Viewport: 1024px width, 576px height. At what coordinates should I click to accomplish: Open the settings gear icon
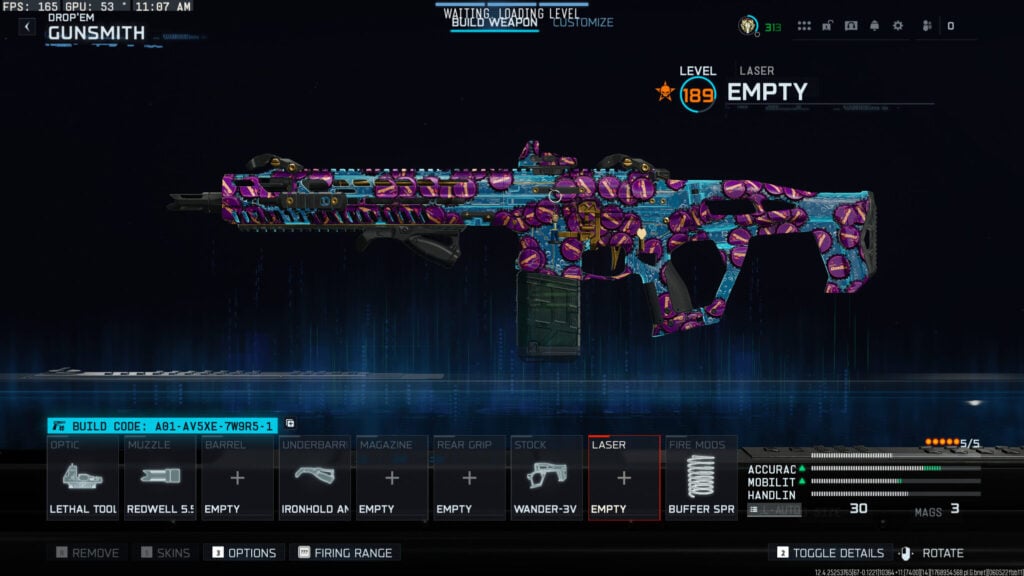coord(897,26)
